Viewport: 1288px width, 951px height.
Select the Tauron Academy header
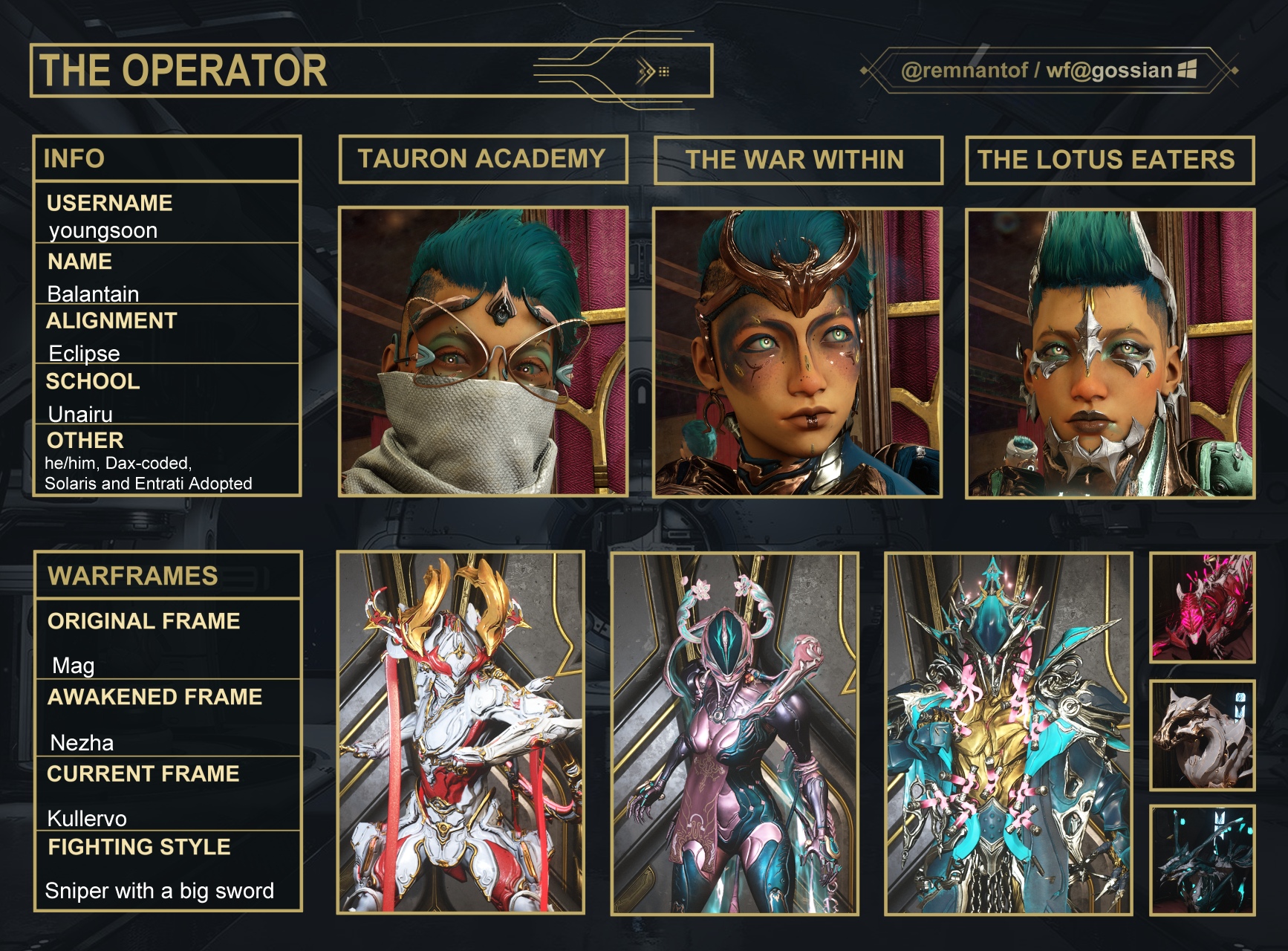click(483, 159)
